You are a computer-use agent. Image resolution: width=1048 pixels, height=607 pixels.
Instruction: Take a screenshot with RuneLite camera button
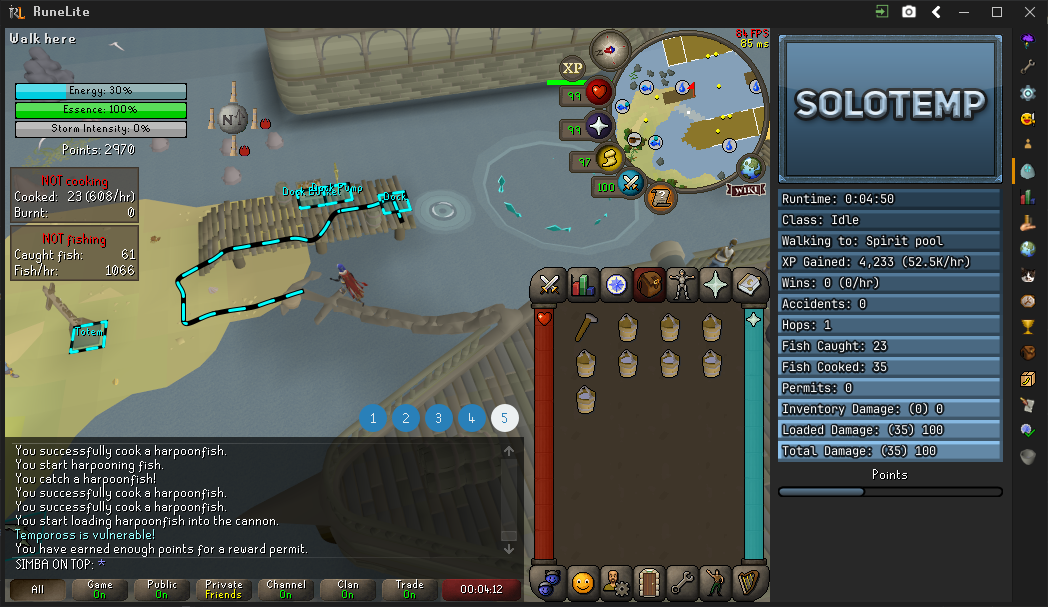pyautogui.click(x=909, y=12)
